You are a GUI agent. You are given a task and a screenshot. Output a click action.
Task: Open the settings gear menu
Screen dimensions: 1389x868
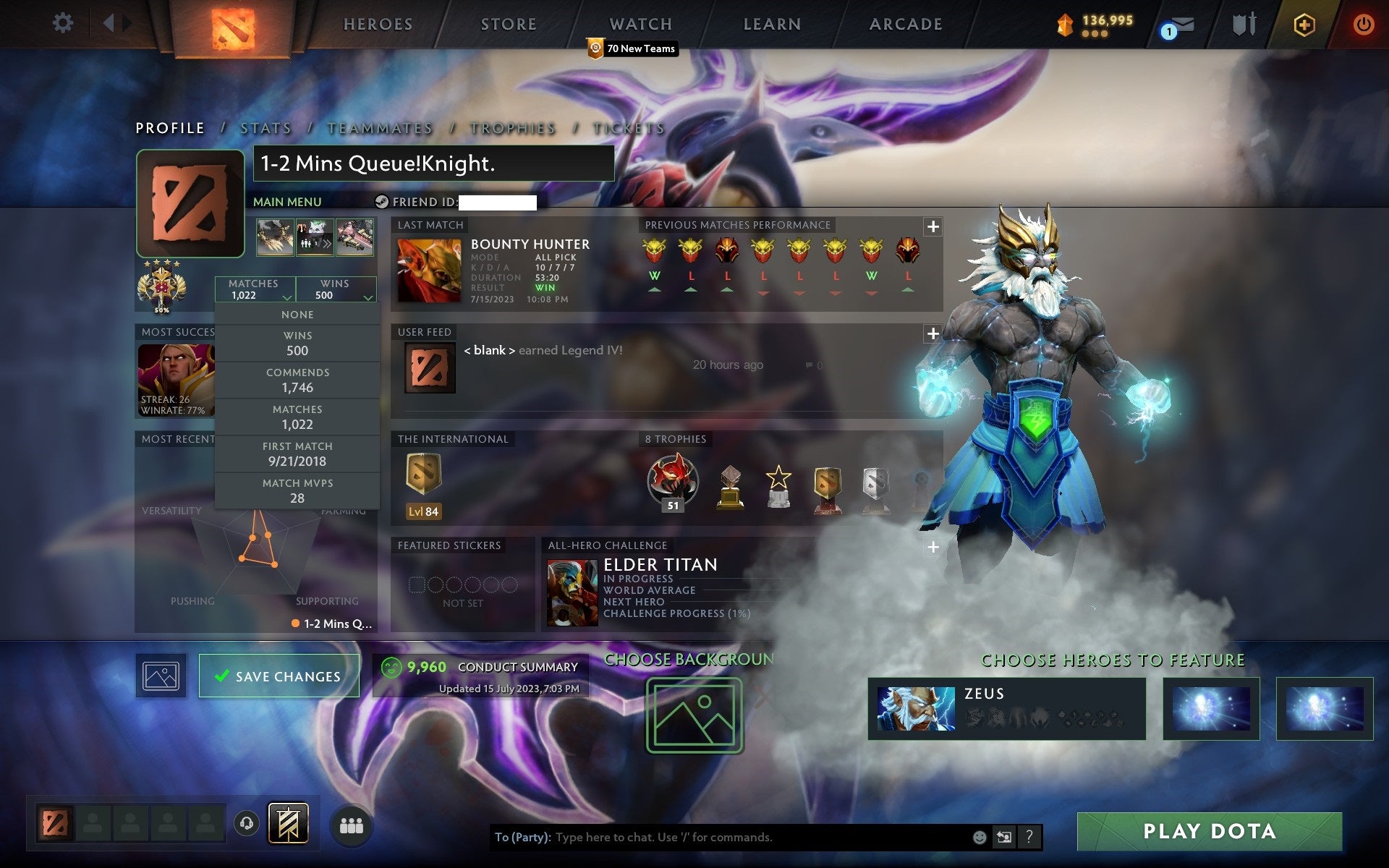coord(64,23)
